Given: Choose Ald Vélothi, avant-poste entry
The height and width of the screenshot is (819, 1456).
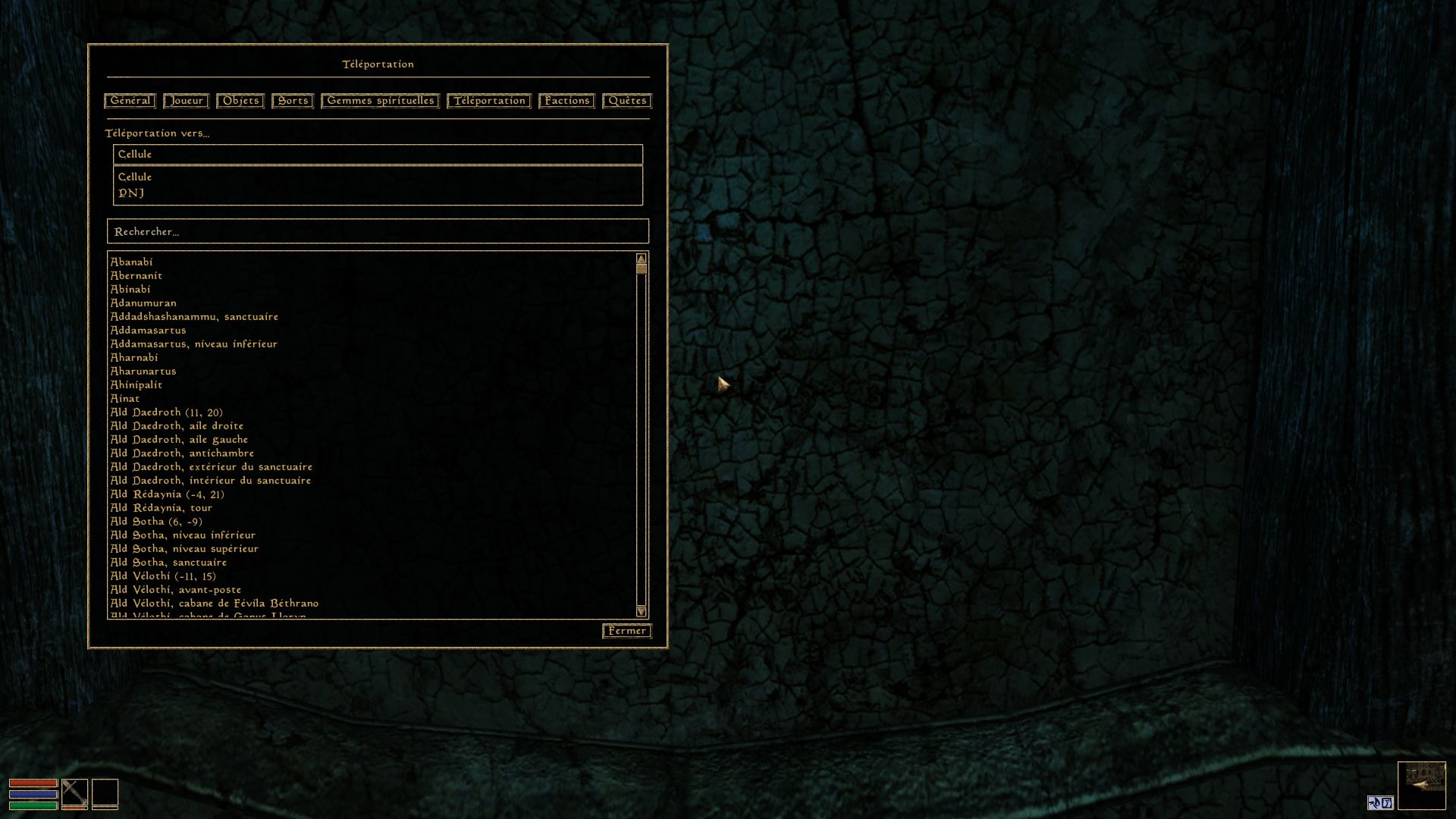Looking at the screenshot, I should tap(176, 590).
